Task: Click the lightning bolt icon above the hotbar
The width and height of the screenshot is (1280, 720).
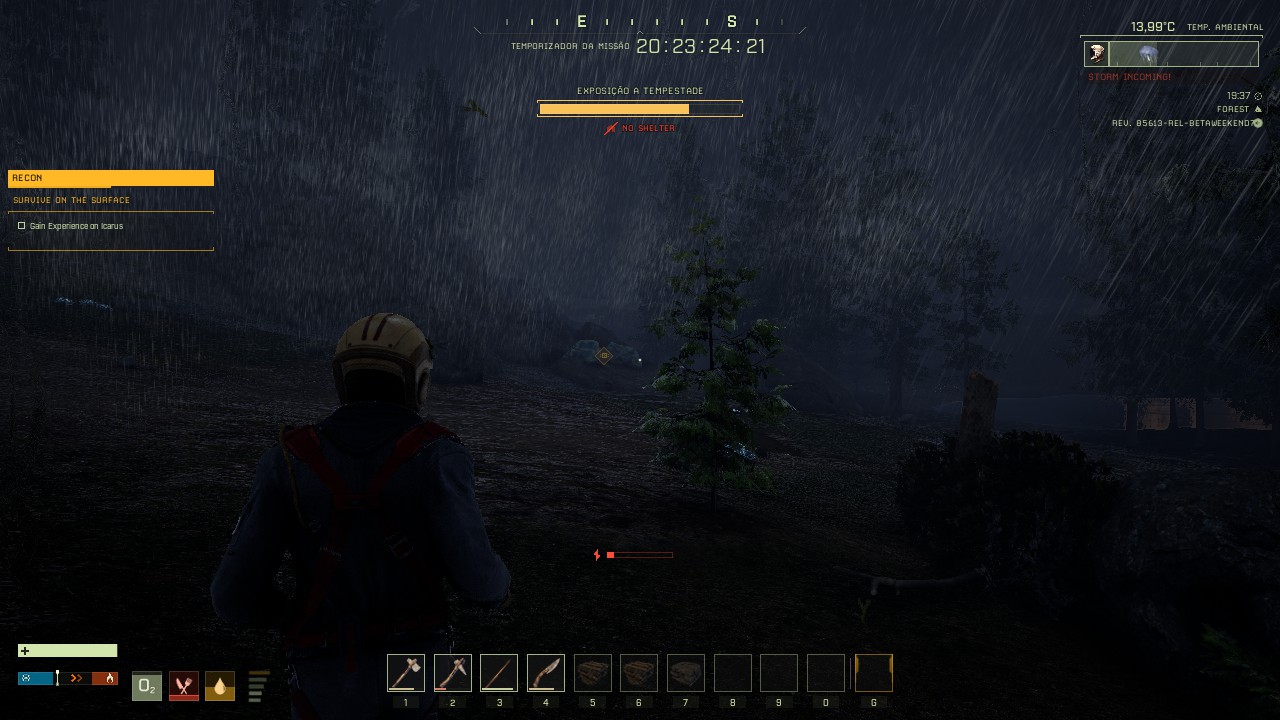Action: 597,554
